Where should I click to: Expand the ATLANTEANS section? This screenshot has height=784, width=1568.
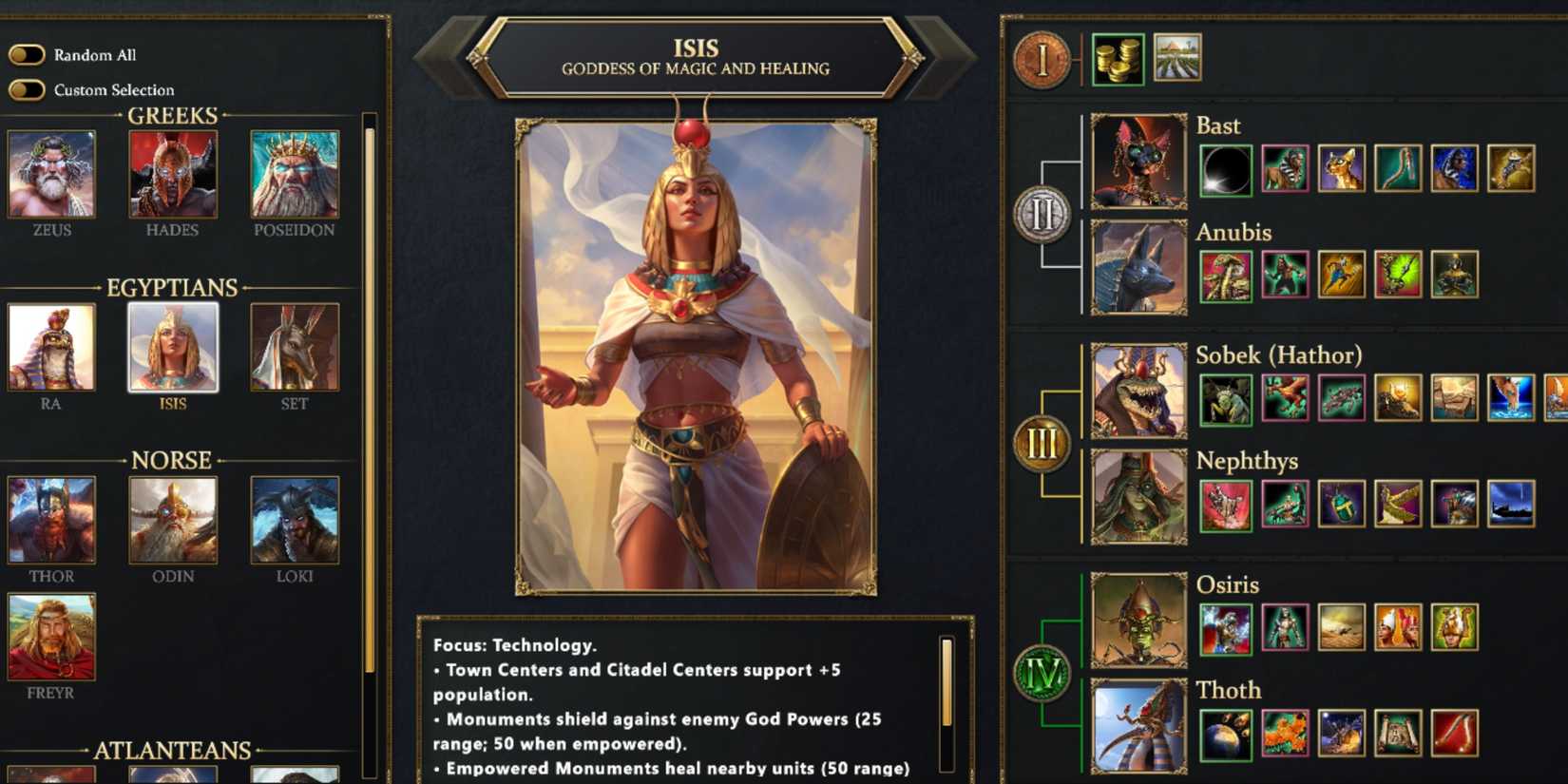[174, 751]
